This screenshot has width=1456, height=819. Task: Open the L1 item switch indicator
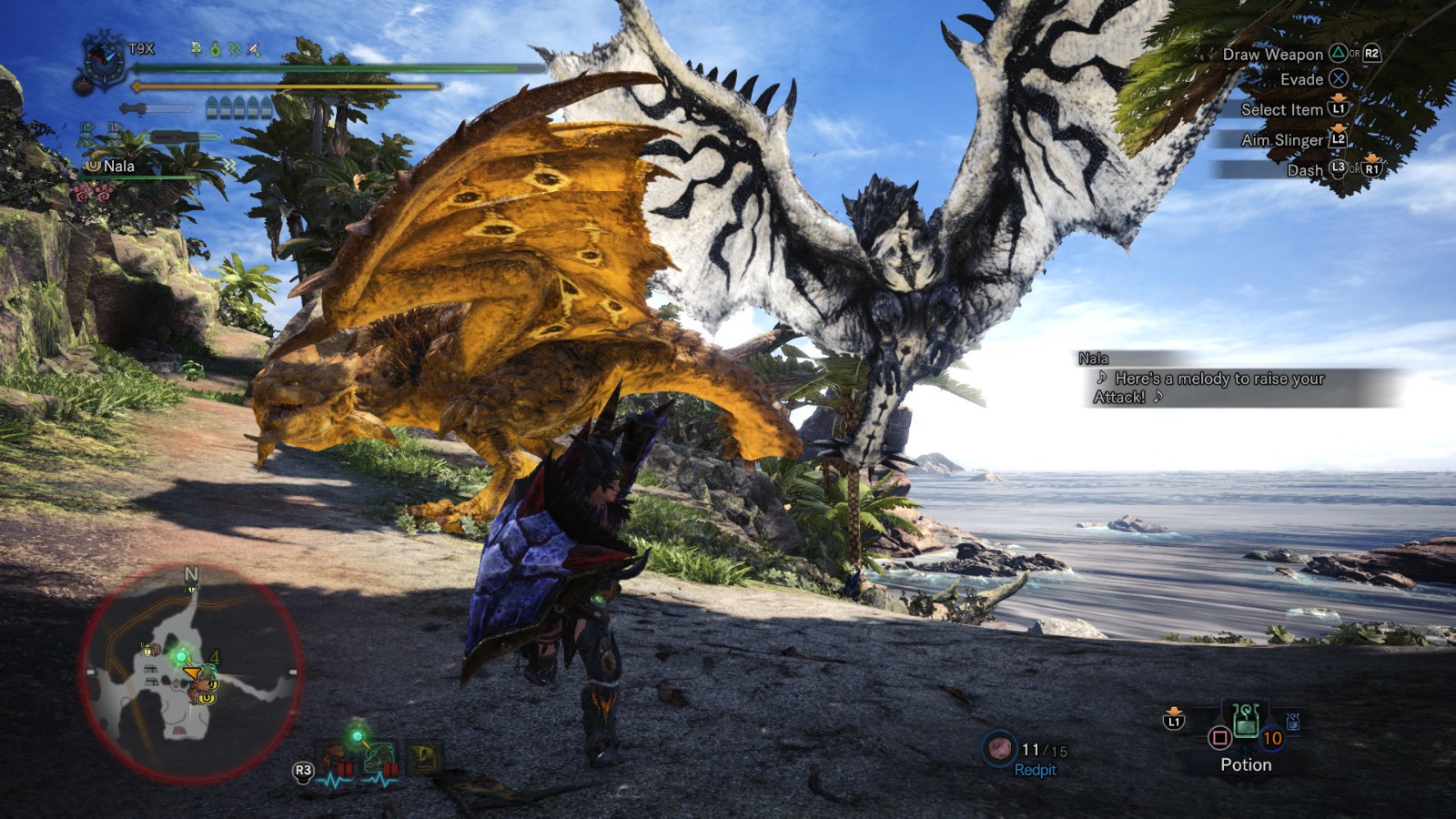[x=1175, y=721]
